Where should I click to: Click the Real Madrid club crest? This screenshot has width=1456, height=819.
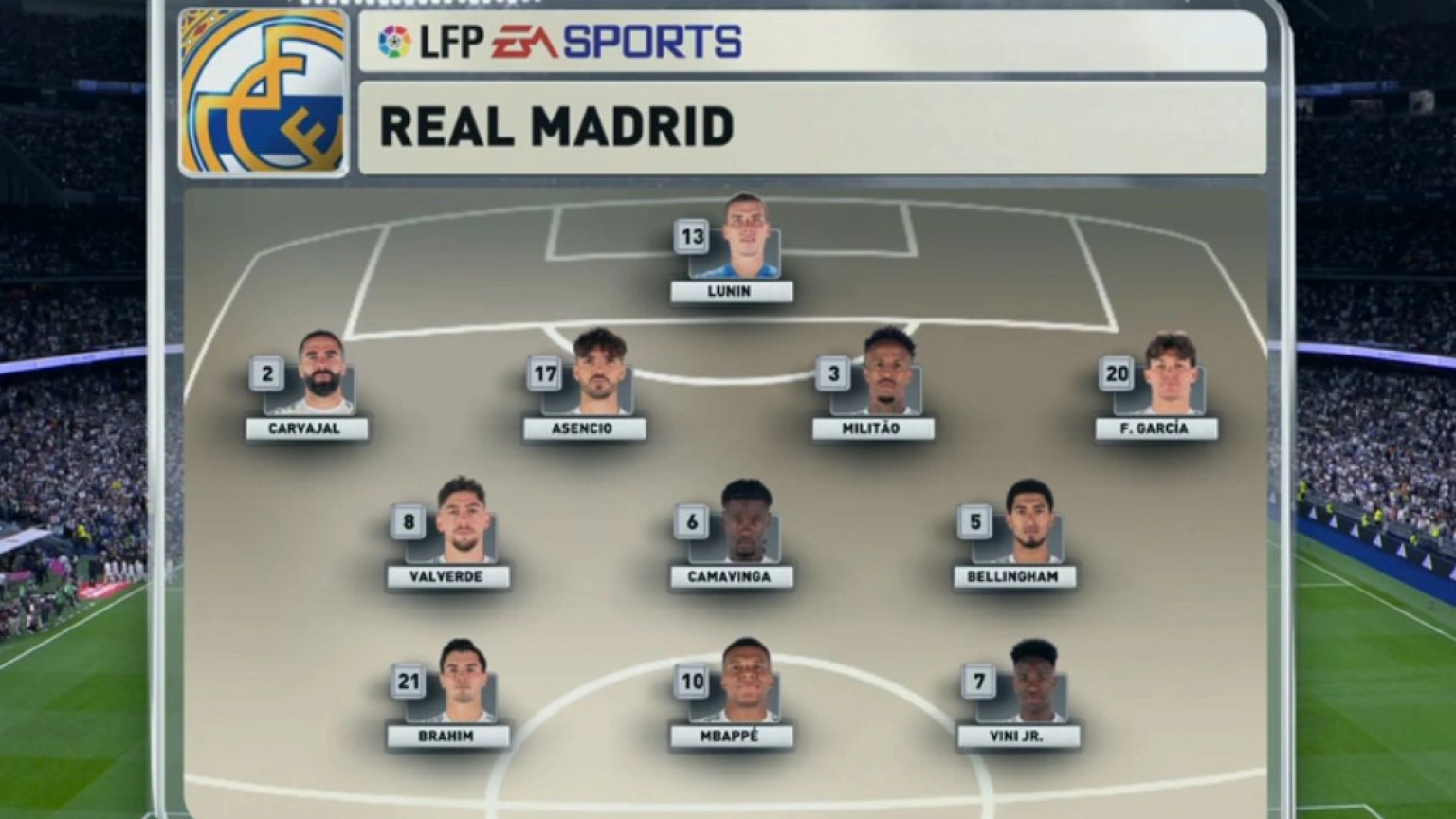(x=263, y=92)
